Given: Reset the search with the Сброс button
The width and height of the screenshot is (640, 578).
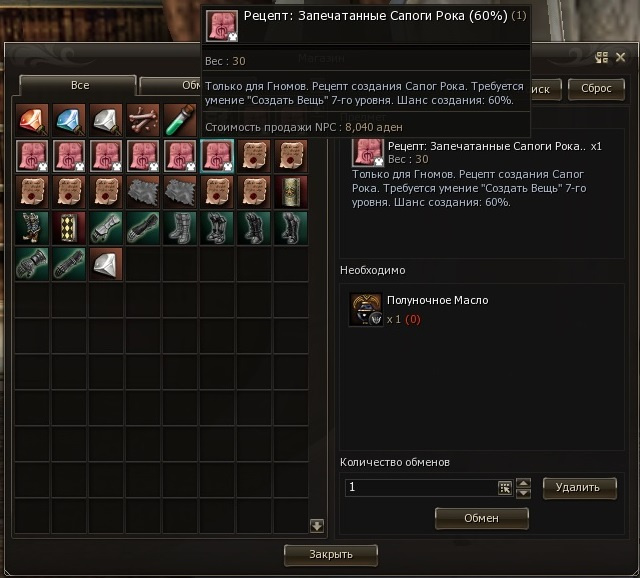Looking at the screenshot, I should click(596, 88).
